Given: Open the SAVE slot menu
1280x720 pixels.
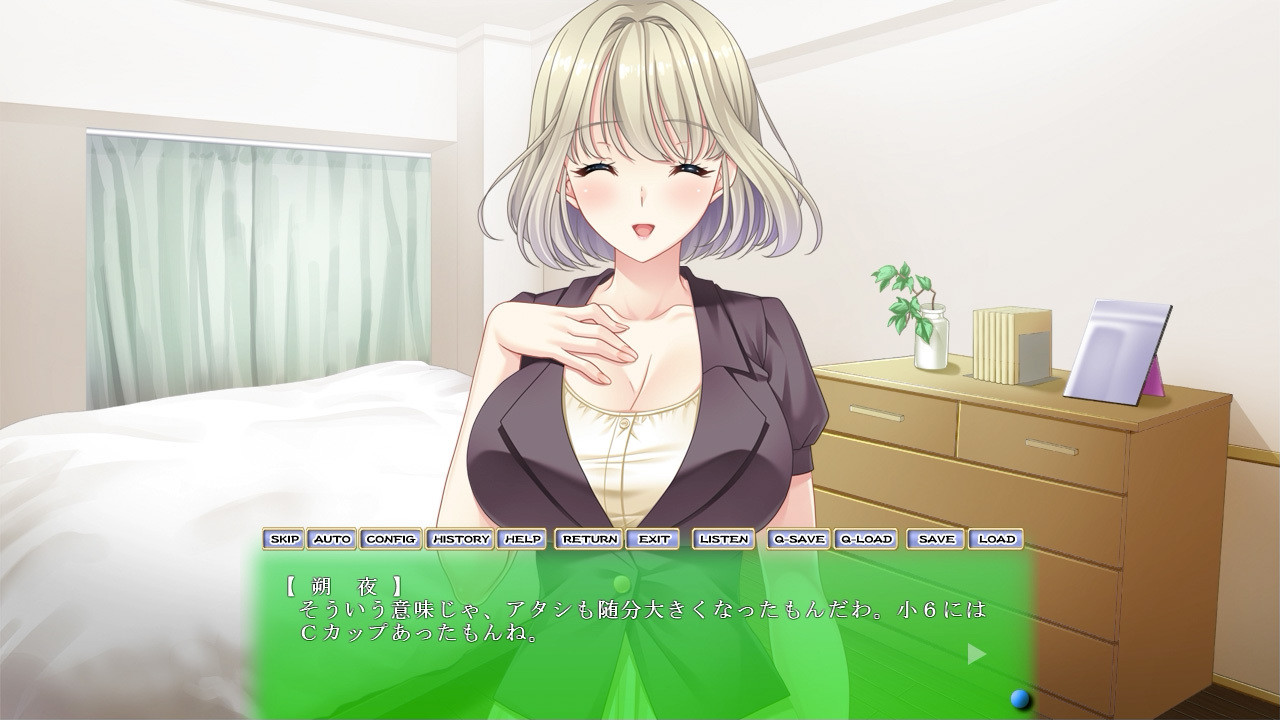Looking at the screenshot, I should point(937,539).
